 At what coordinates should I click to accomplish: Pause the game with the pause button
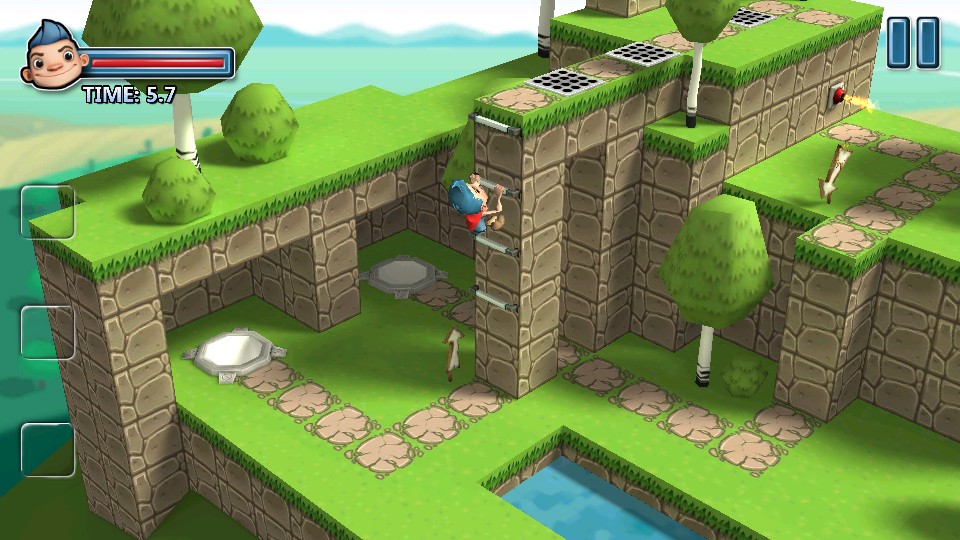click(x=913, y=43)
